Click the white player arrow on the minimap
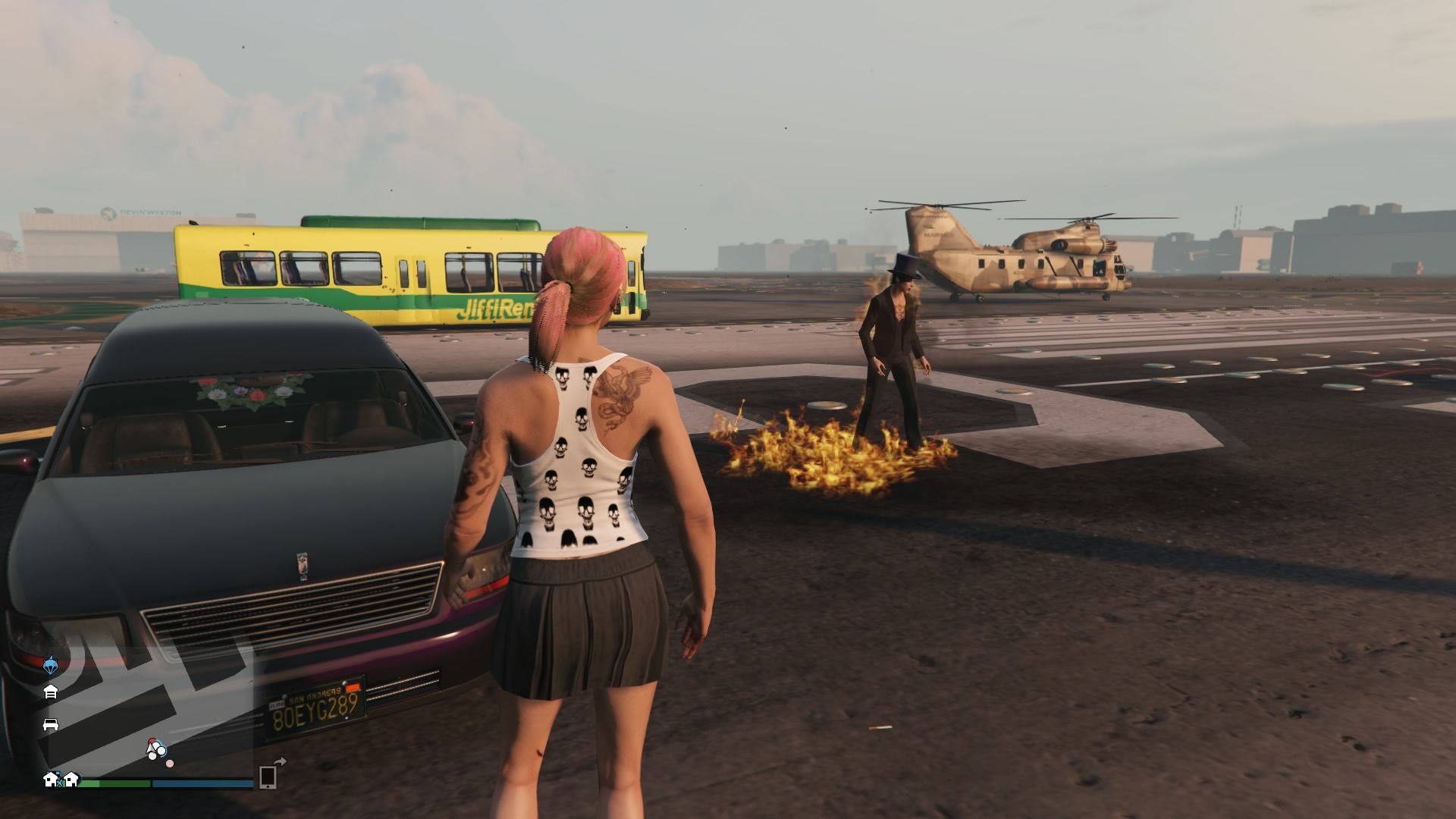1456x819 pixels. pyautogui.click(x=150, y=749)
